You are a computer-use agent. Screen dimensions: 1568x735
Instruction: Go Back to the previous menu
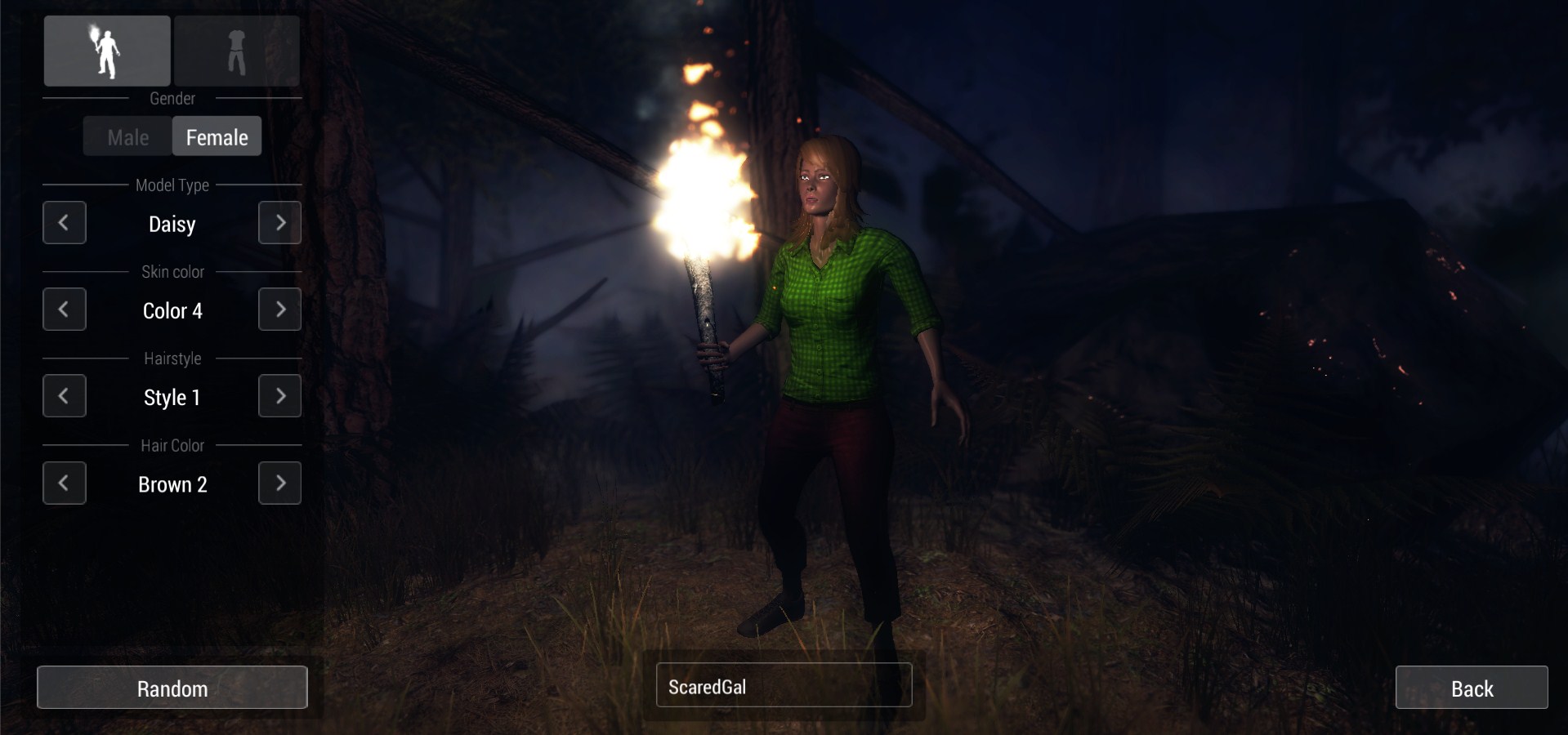(1471, 688)
